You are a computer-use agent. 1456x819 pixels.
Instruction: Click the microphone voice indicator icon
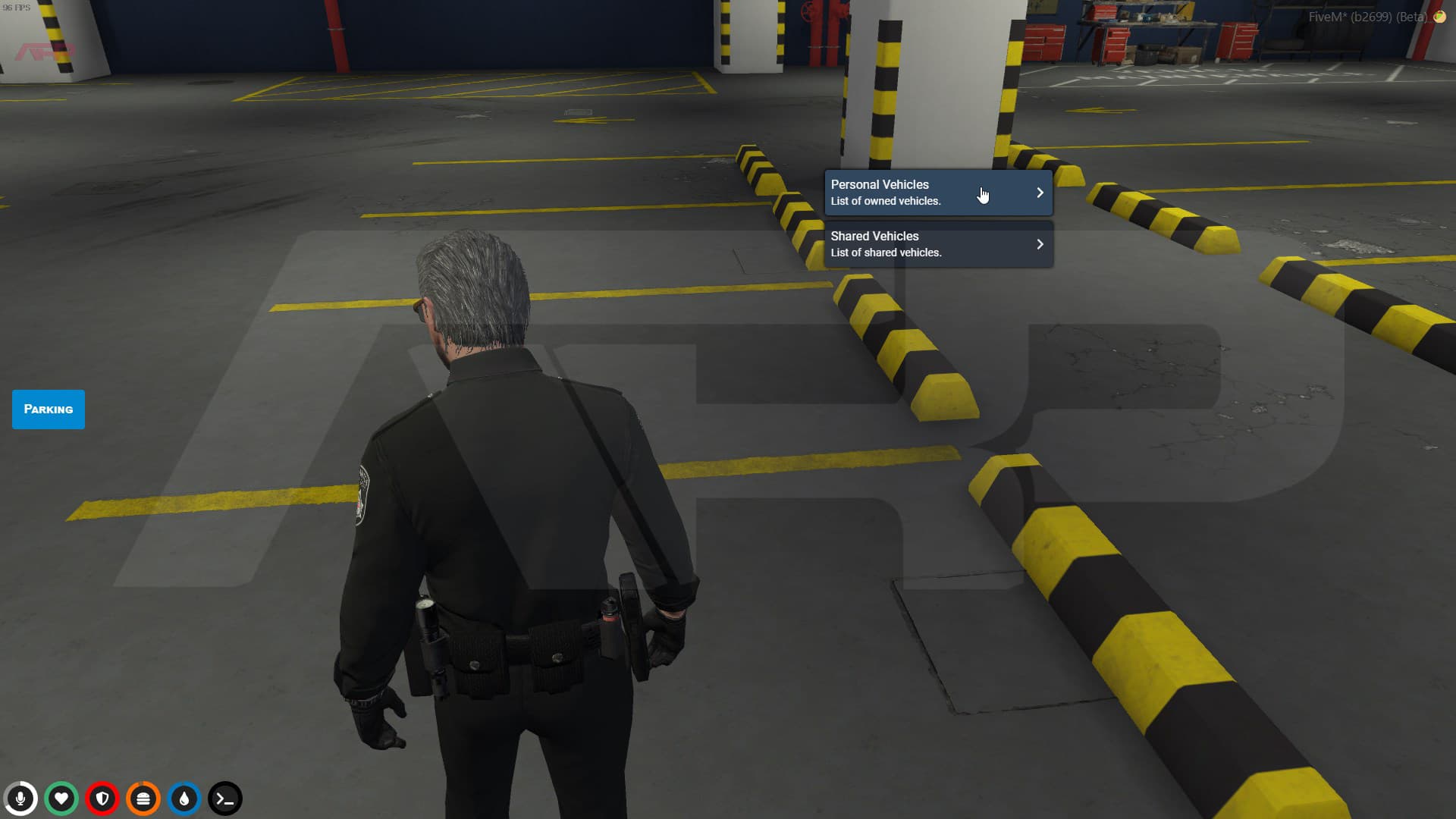[x=20, y=799]
